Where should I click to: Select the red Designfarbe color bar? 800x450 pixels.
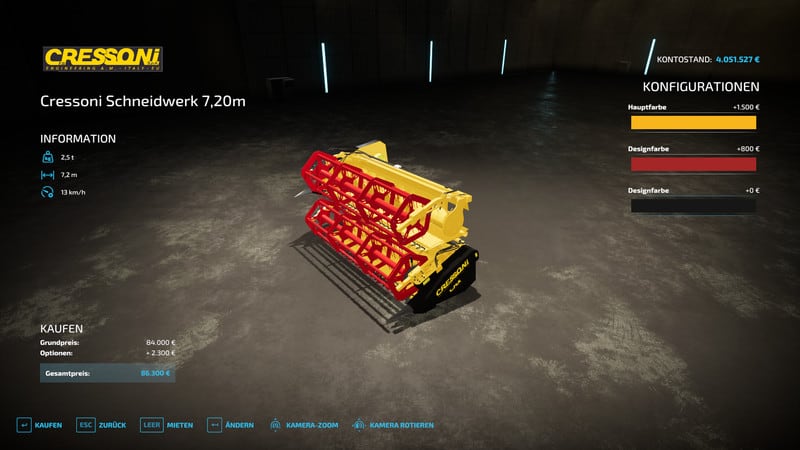point(692,164)
